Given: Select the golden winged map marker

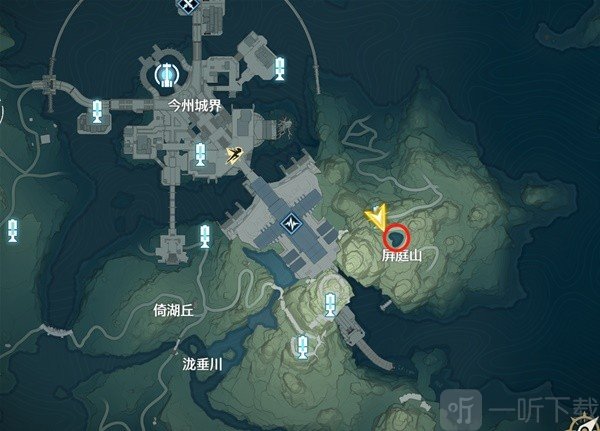Looking at the screenshot, I should [x=237, y=154].
